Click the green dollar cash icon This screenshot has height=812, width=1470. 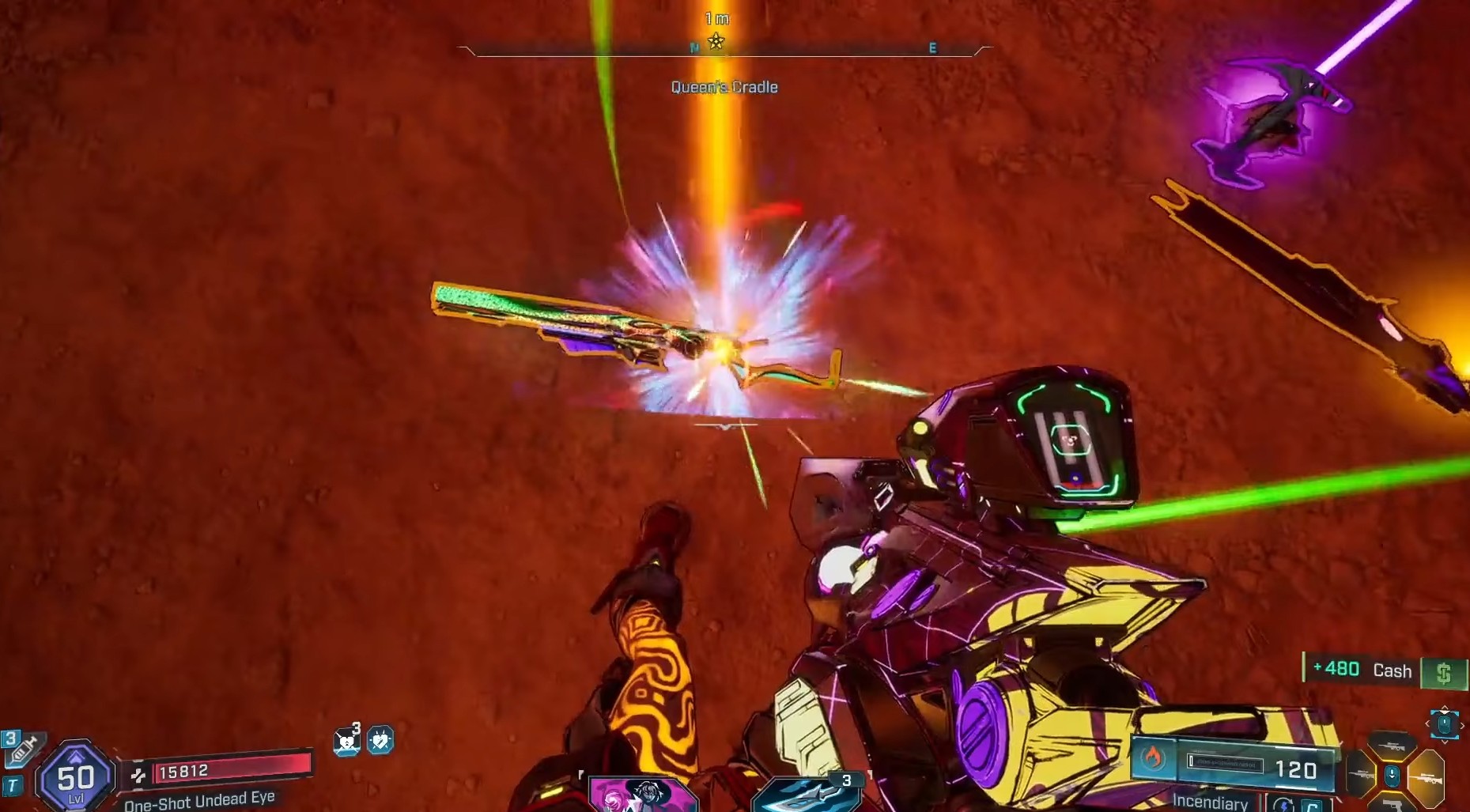(1443, 673)
